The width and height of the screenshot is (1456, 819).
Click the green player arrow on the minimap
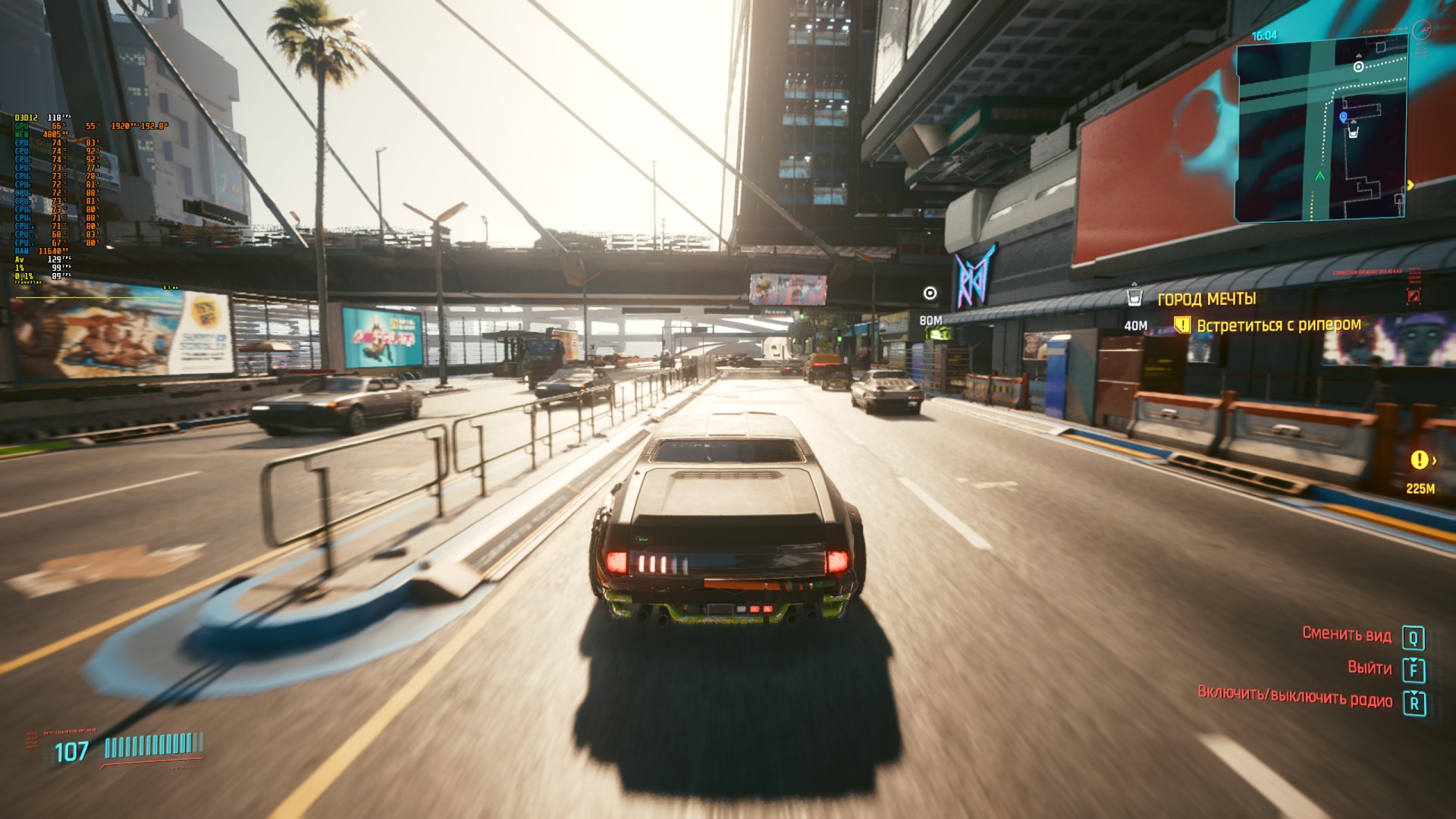tap(1319, 176)
